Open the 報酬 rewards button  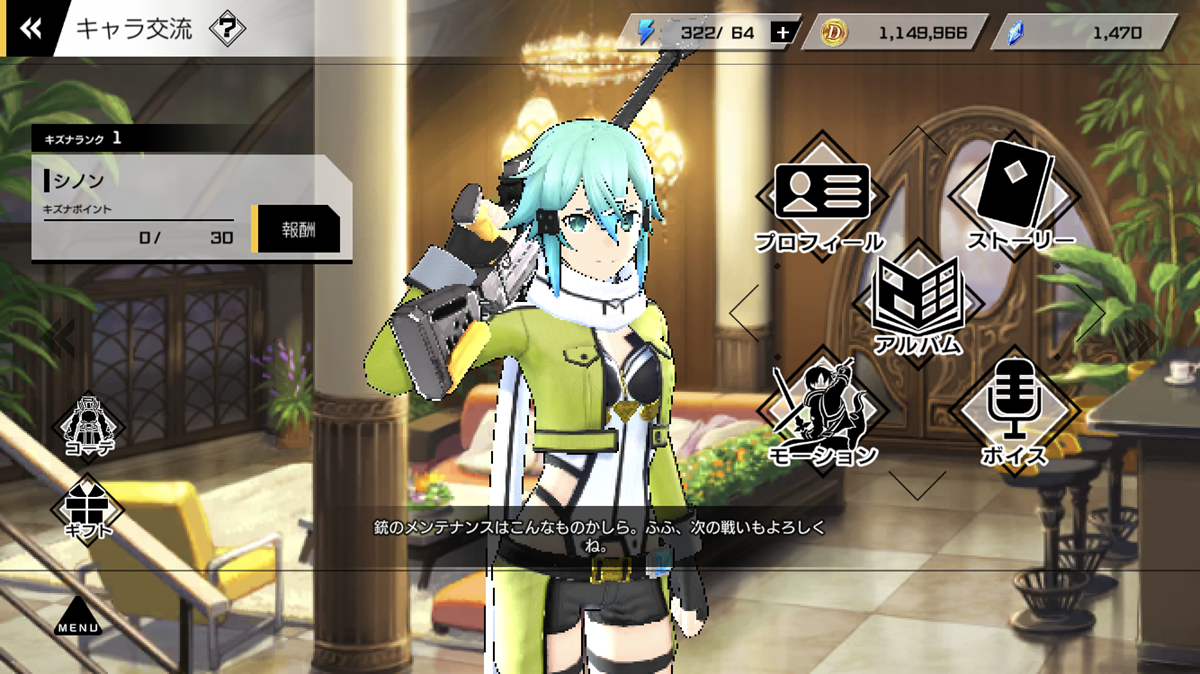(x=299, y=229)
